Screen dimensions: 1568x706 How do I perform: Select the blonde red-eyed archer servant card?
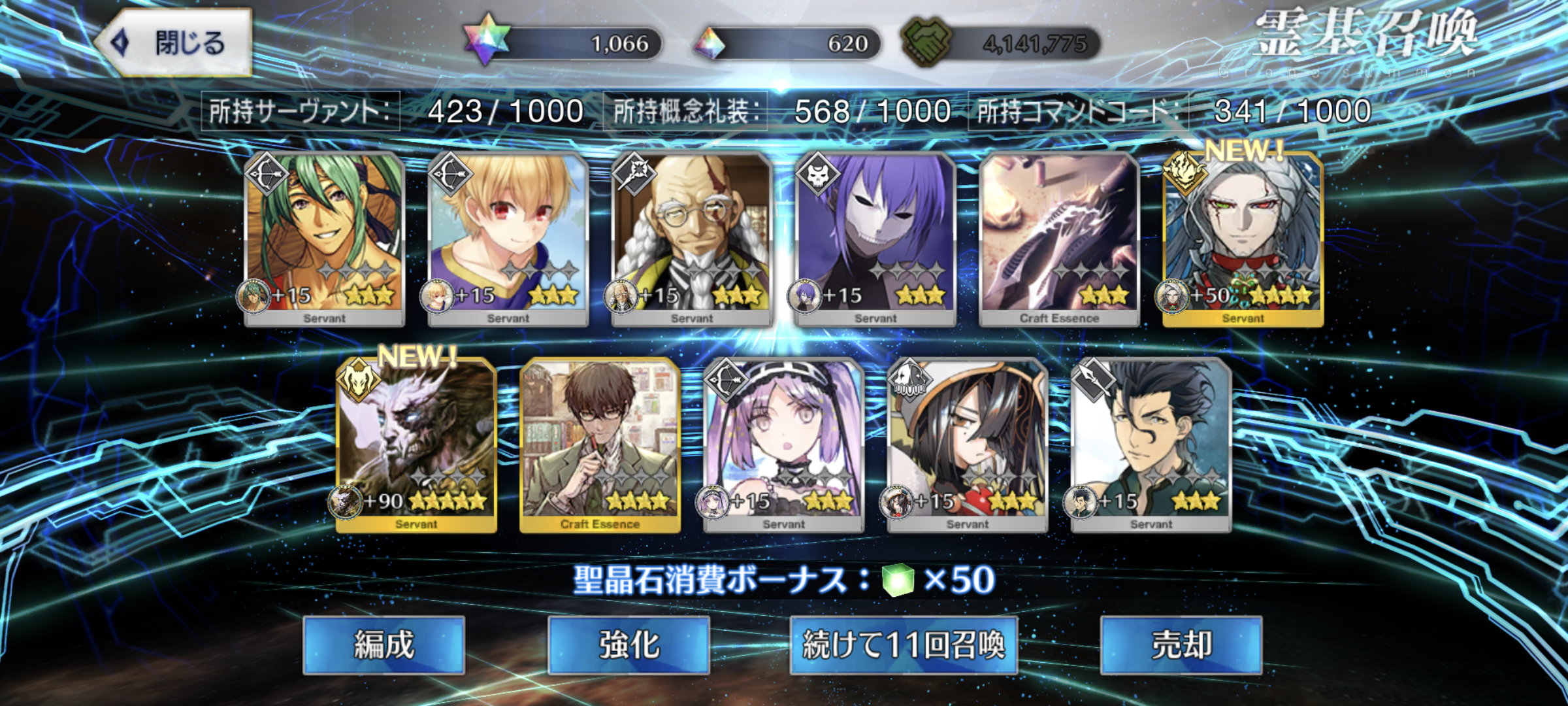(508, 239)
